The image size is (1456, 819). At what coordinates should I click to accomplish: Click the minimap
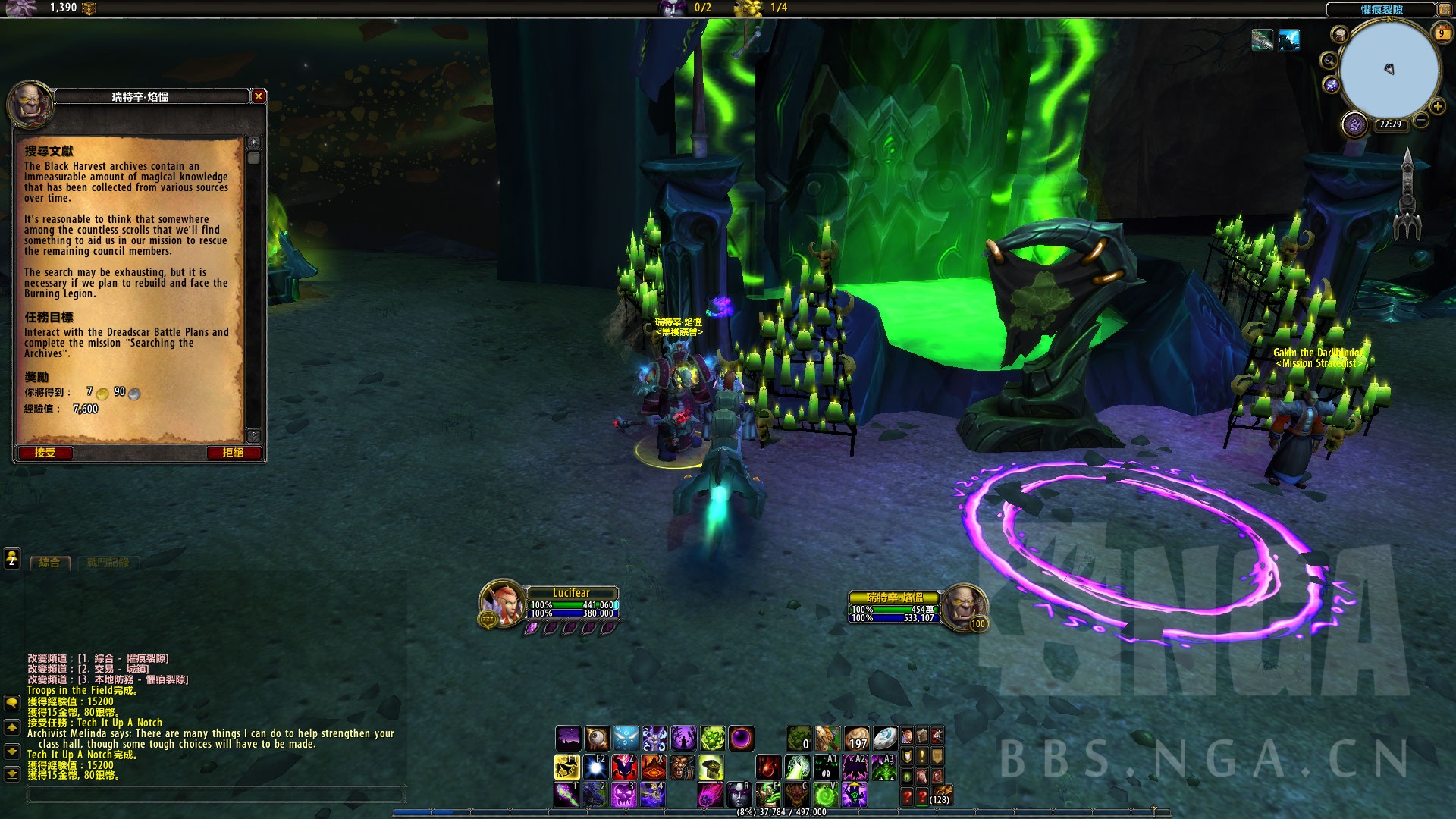tap(1389, 69)
